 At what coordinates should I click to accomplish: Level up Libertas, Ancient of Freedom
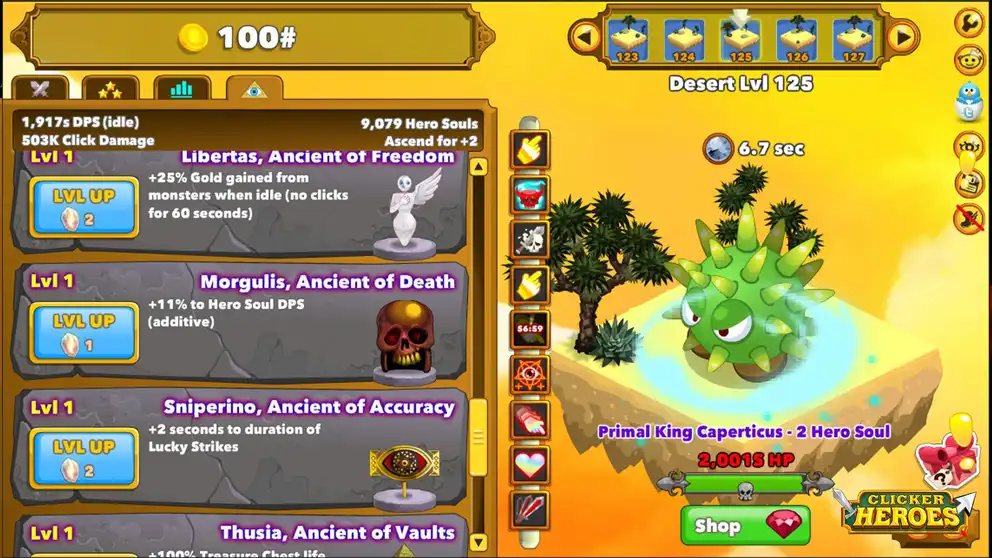tap(84, 207)
